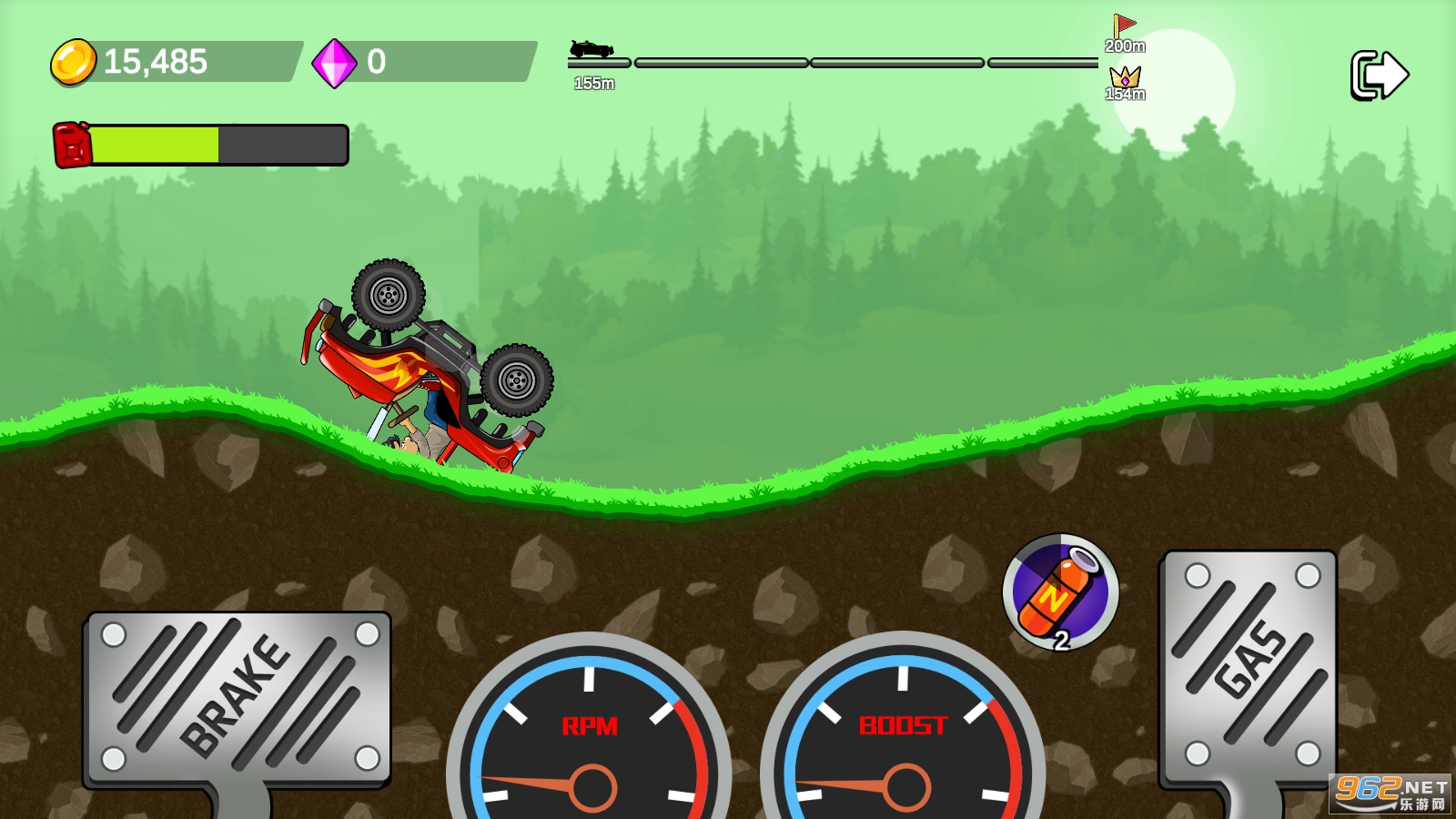
Task: Hit the GAS pedal
Action: [x=1249, y=669]
